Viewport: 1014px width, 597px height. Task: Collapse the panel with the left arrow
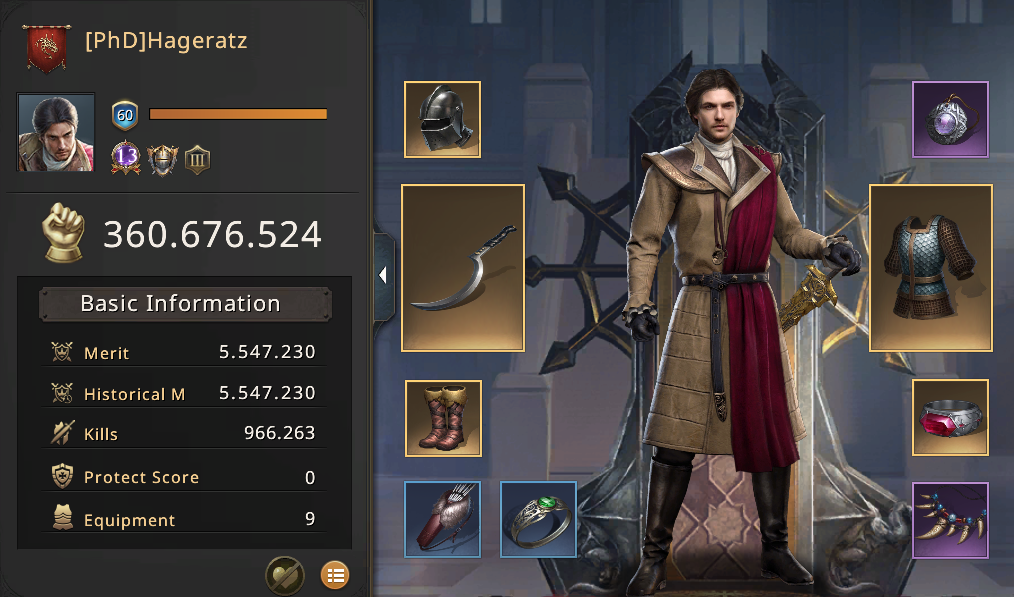tap(383, 276)
